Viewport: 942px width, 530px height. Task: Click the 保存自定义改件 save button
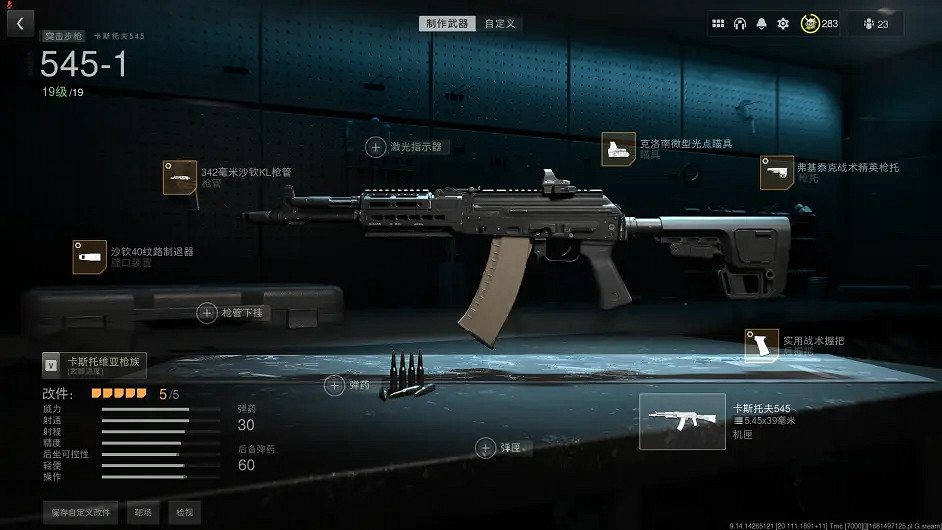click(81, 512)
